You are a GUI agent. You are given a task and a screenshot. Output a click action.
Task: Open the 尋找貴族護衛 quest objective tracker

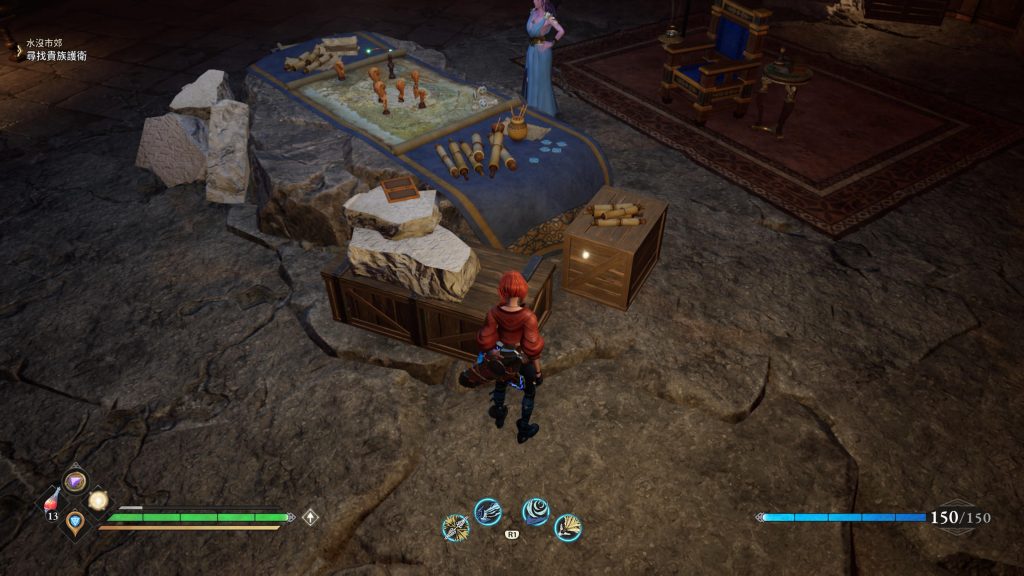[56, 56]
